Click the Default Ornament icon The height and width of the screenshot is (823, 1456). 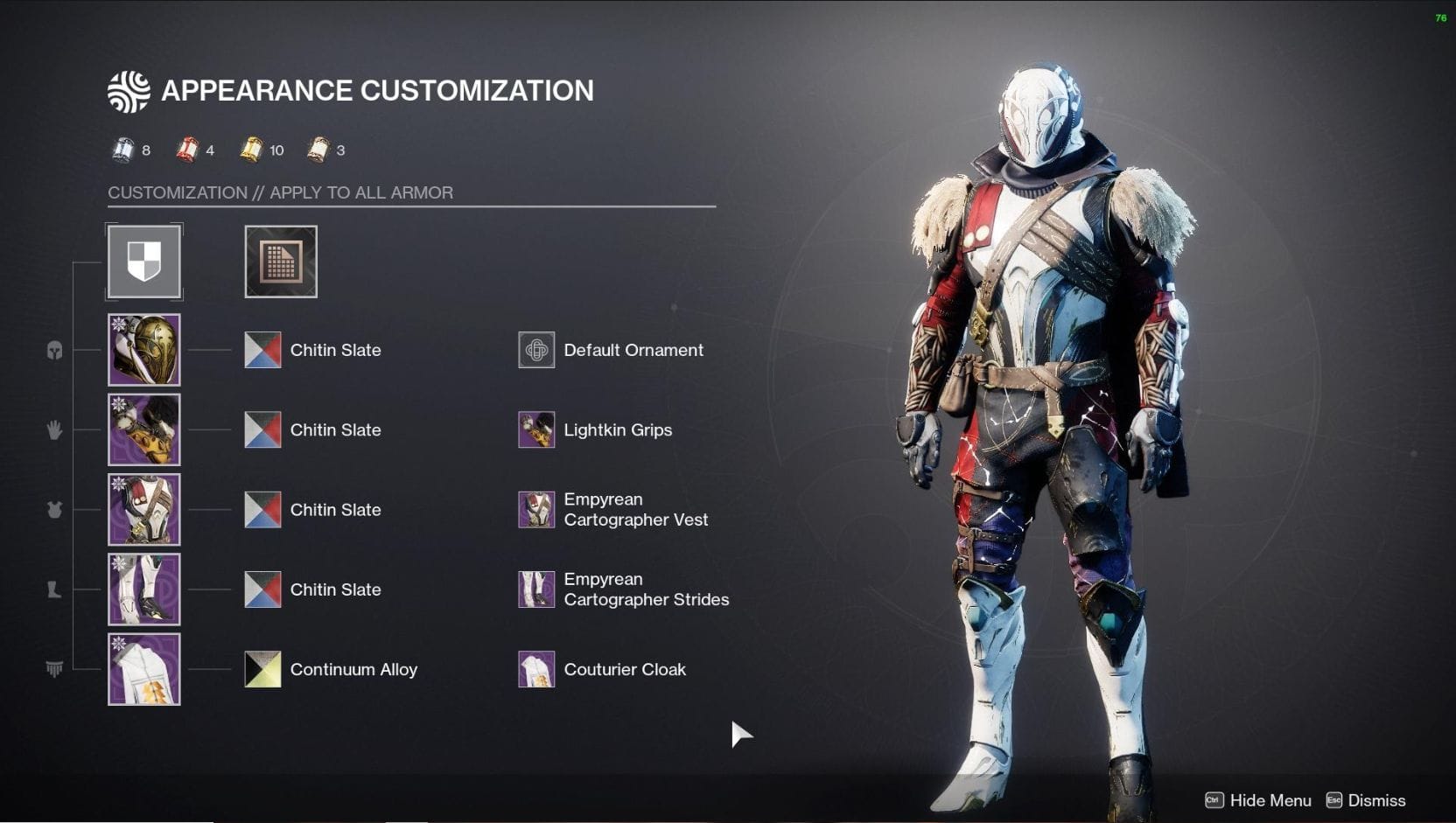[536, 349]
